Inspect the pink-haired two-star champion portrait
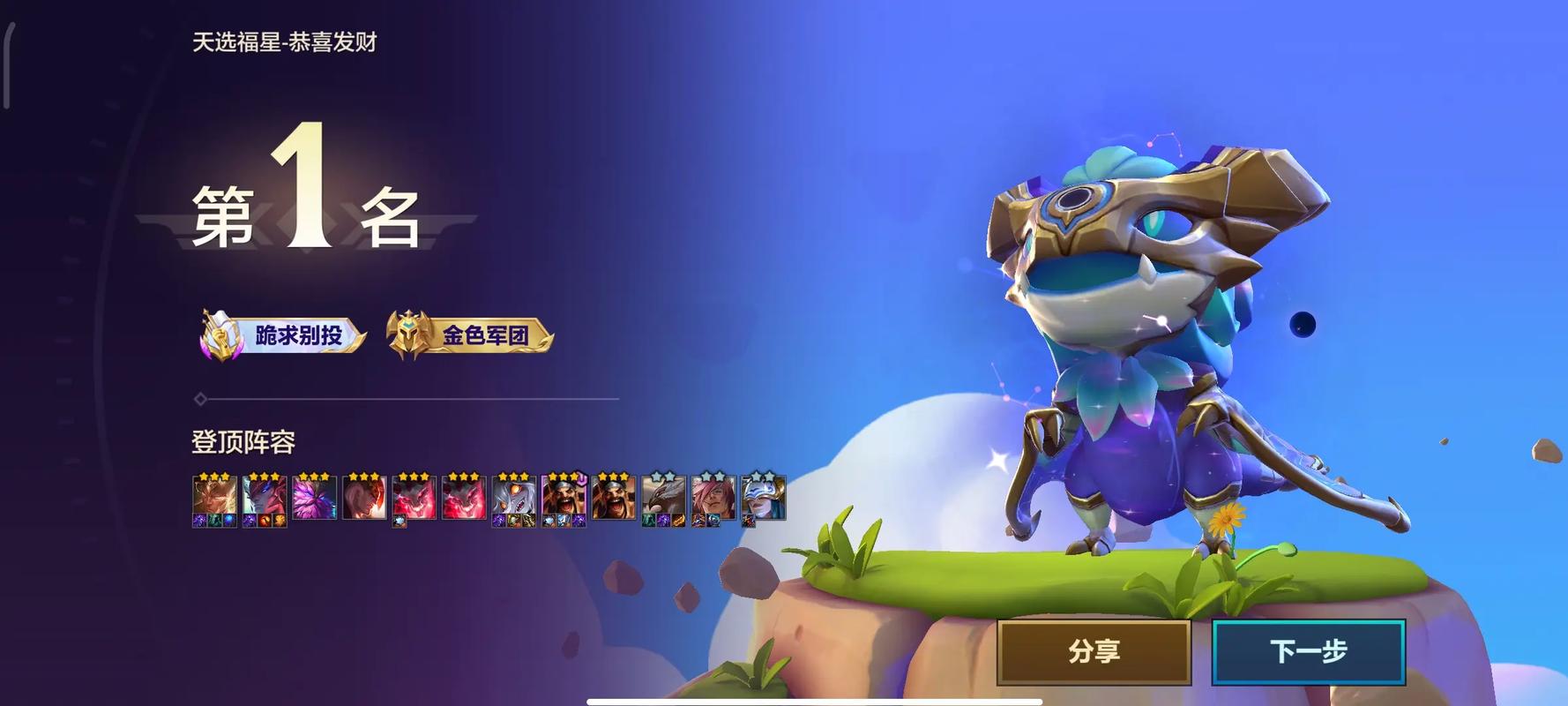Image resolution: width=1568 pixels, height=706 pixels. 713,499
